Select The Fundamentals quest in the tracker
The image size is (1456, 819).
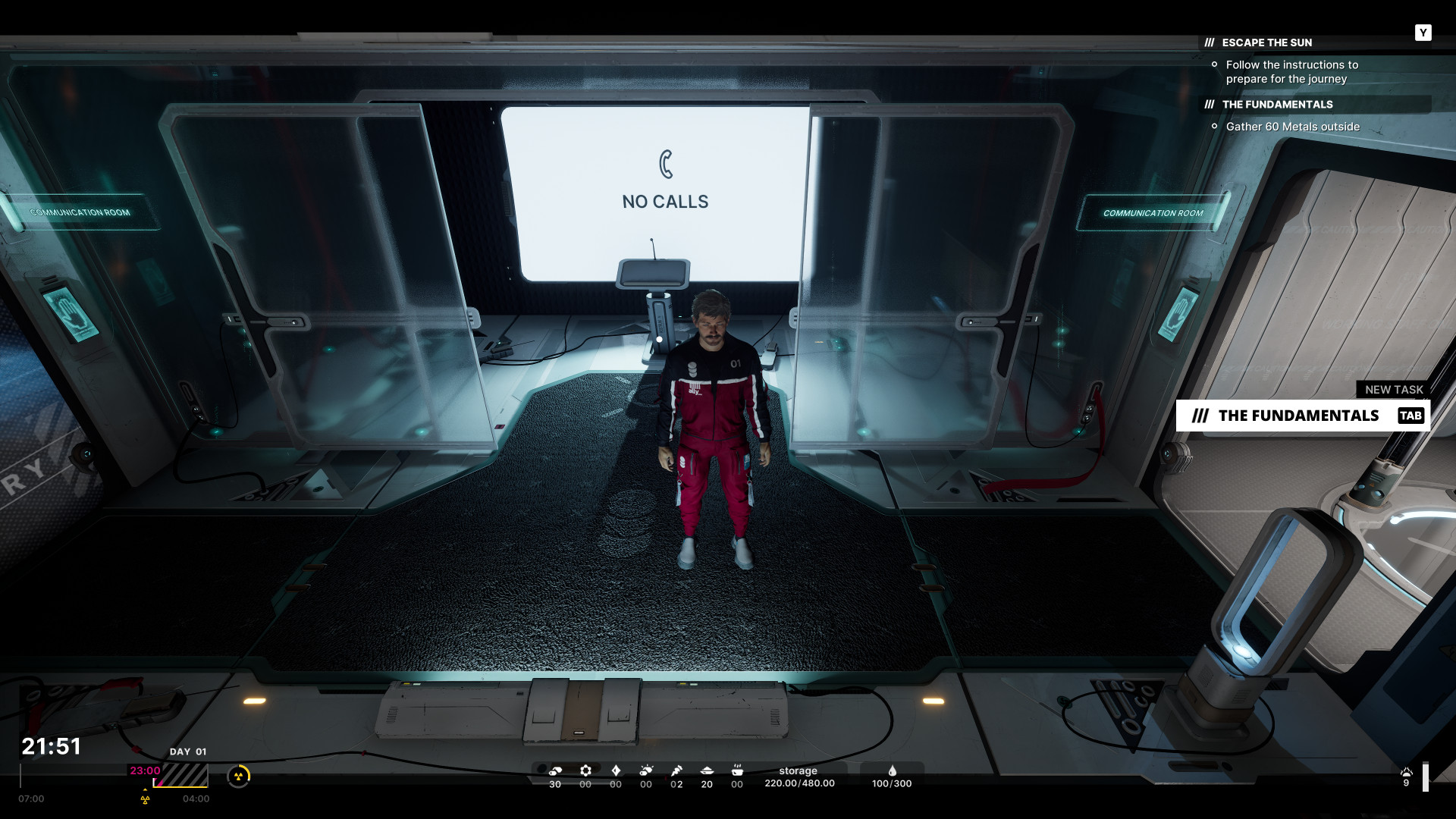1277,105
